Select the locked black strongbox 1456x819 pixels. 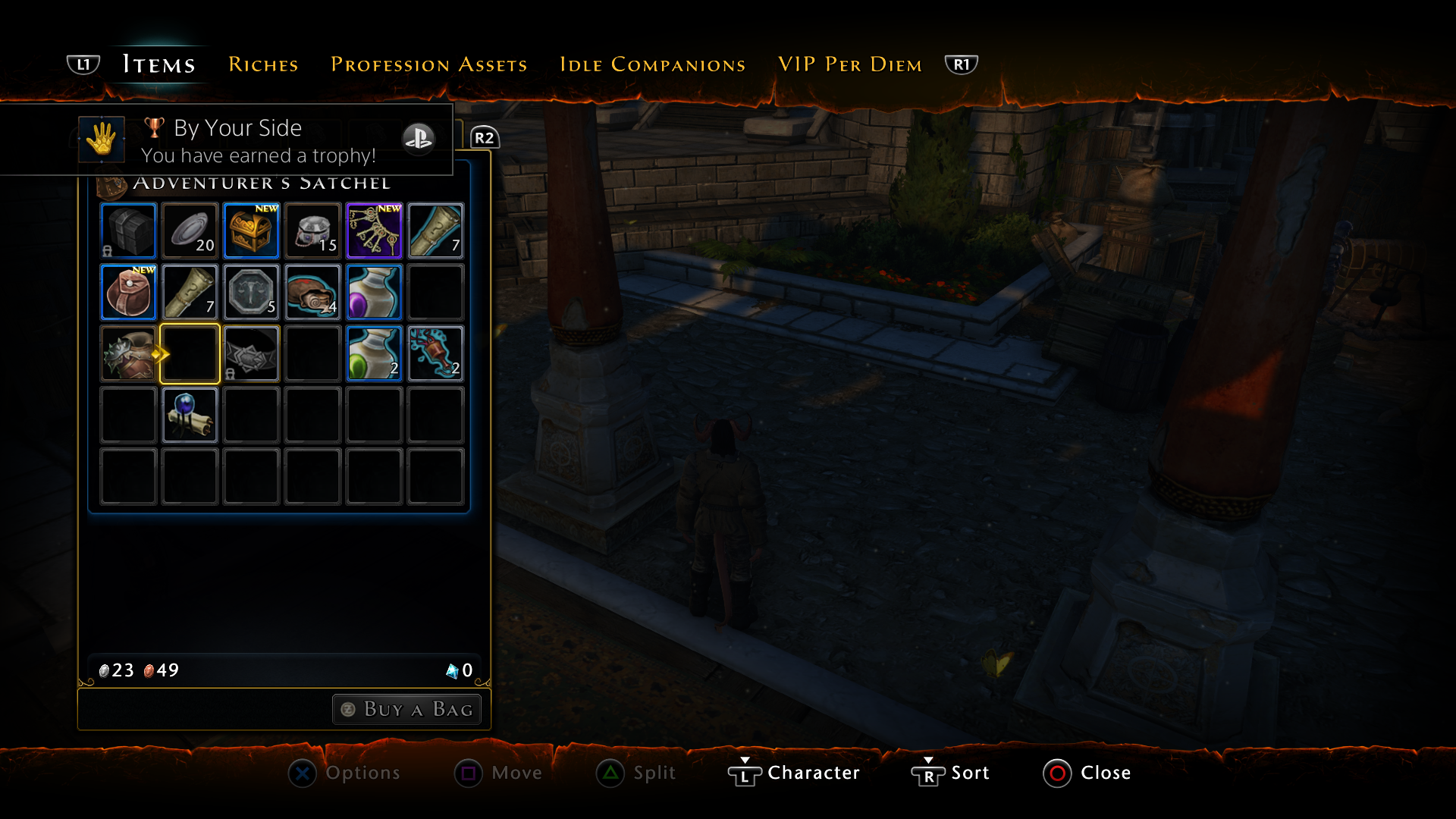click(x=128, y=231)
